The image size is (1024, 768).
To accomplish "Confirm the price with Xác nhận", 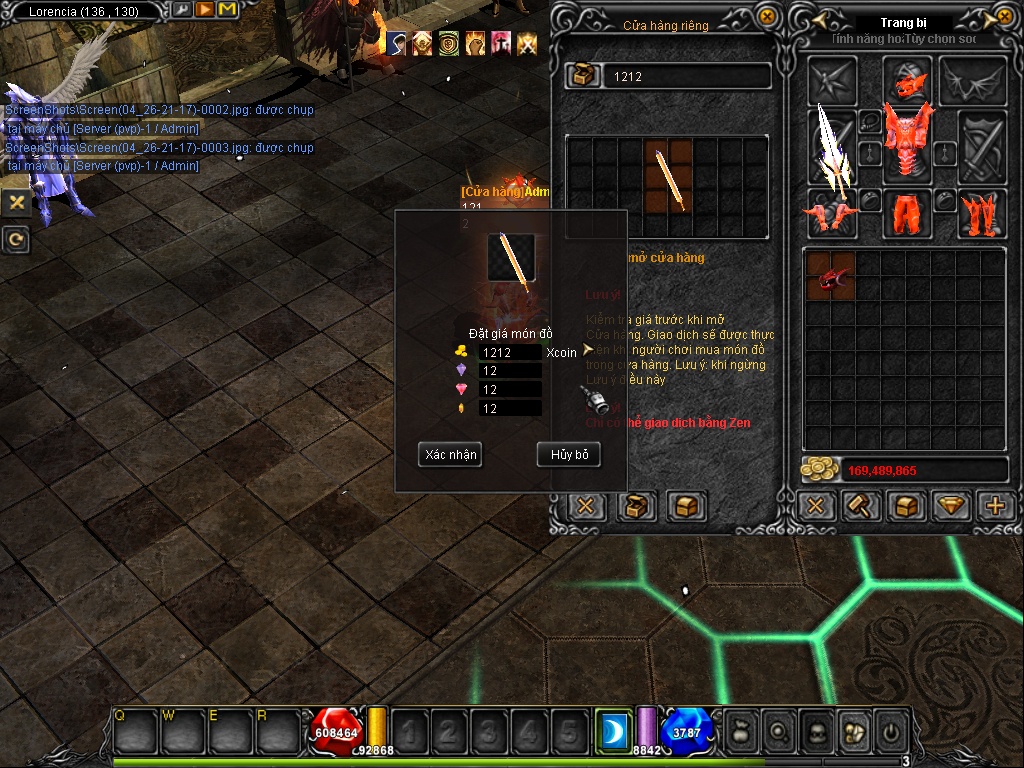I will pyautogui.click(x=450, y=455).
